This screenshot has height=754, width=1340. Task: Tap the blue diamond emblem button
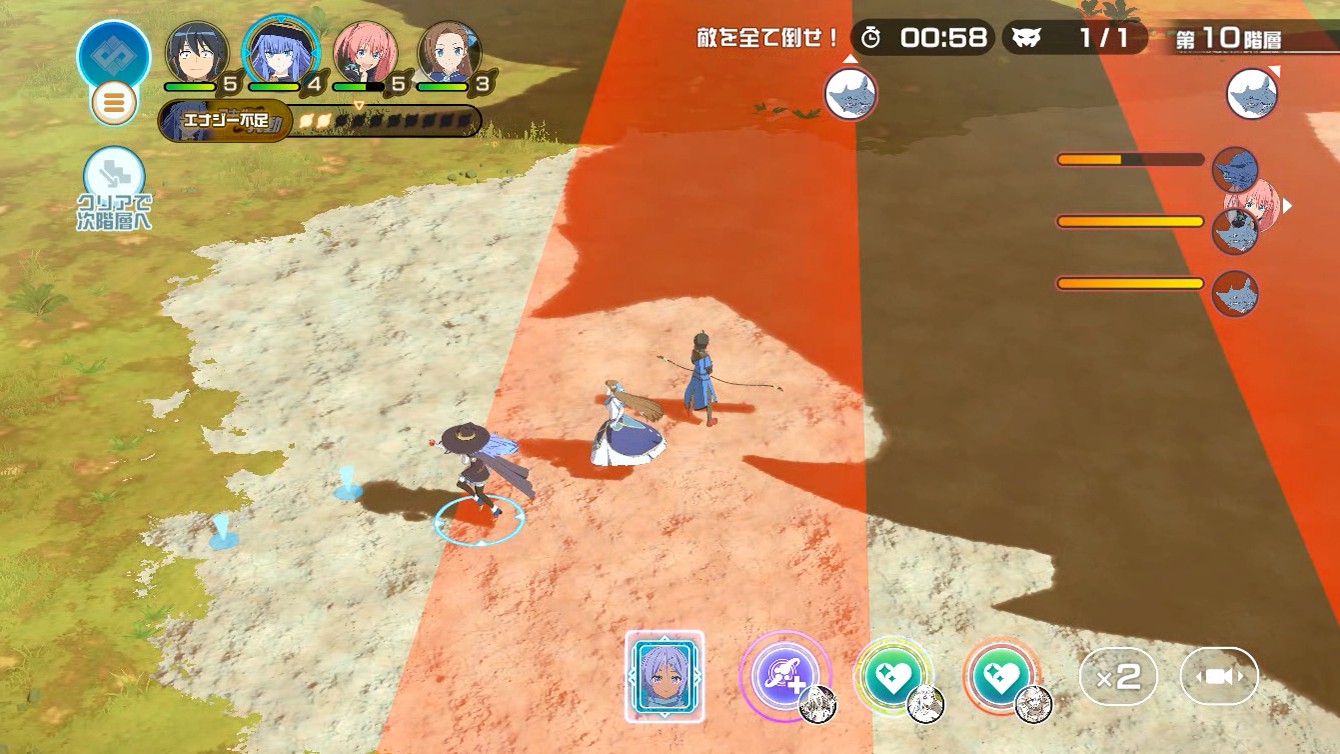pyautogui.click(x=113, y=55)
